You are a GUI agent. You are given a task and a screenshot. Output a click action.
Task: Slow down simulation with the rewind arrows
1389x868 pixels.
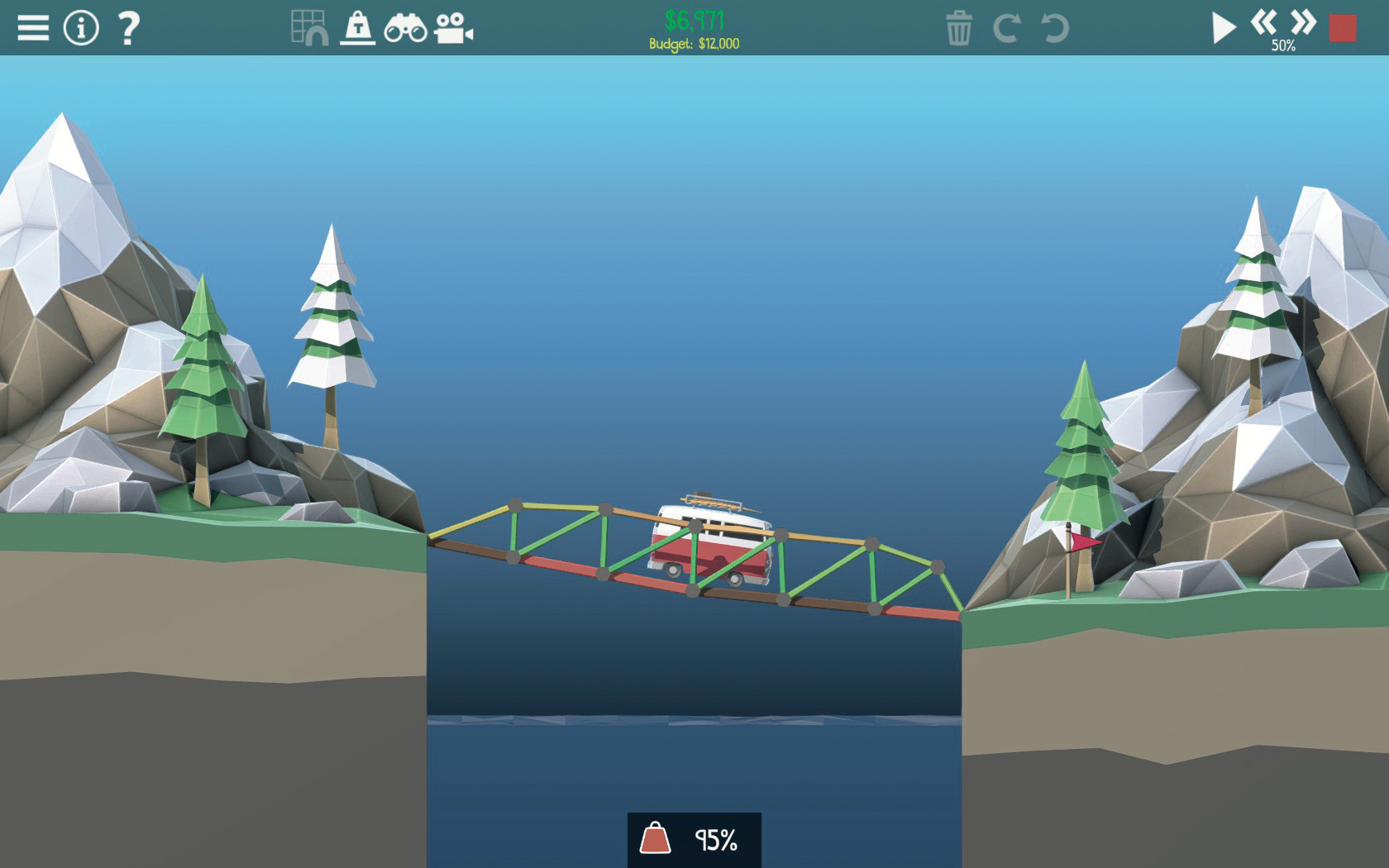(1263, 21)
